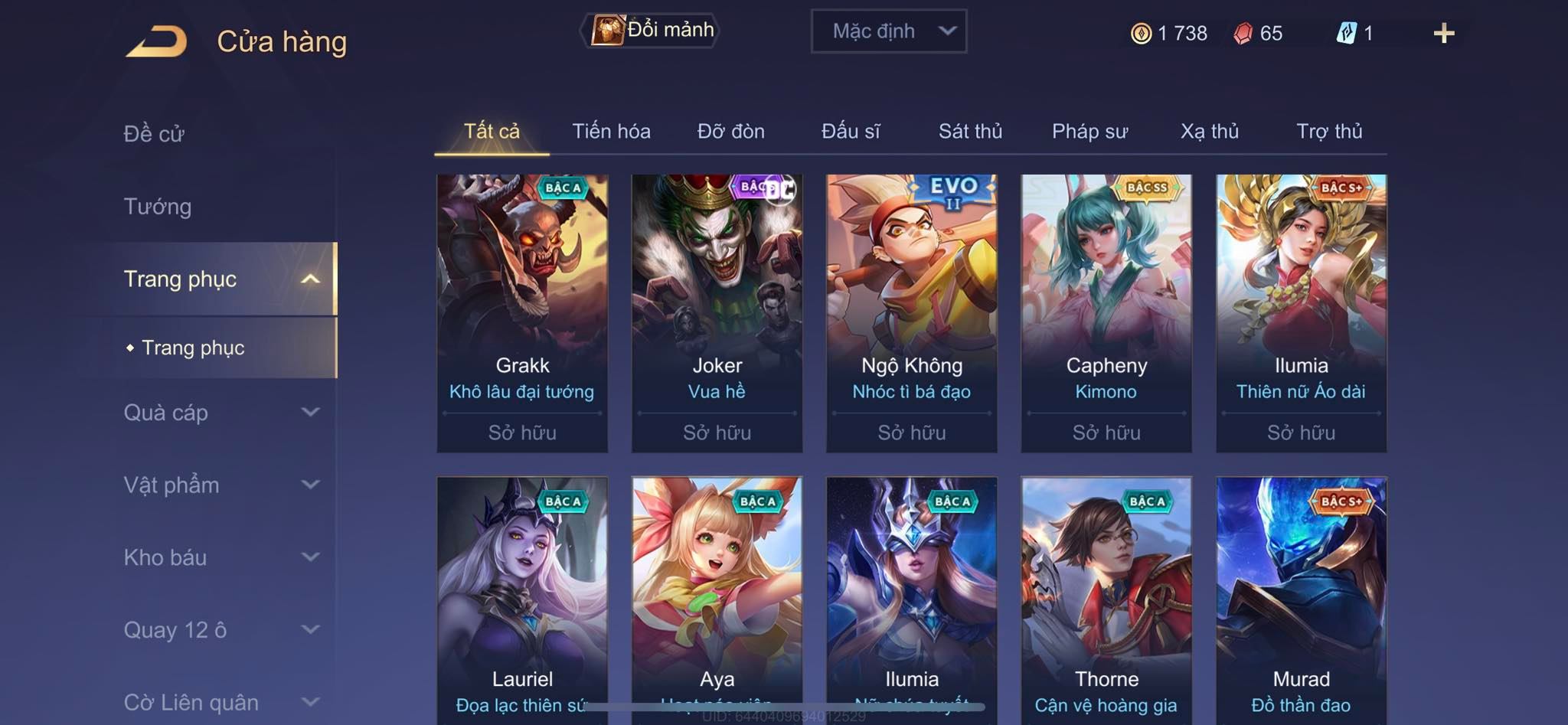Add currency with the plus button

(1443, 33)
